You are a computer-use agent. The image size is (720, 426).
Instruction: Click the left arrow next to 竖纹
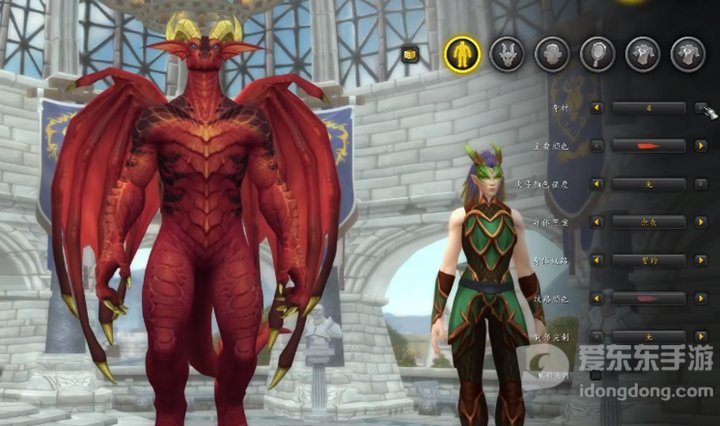[x=597, y=260]
